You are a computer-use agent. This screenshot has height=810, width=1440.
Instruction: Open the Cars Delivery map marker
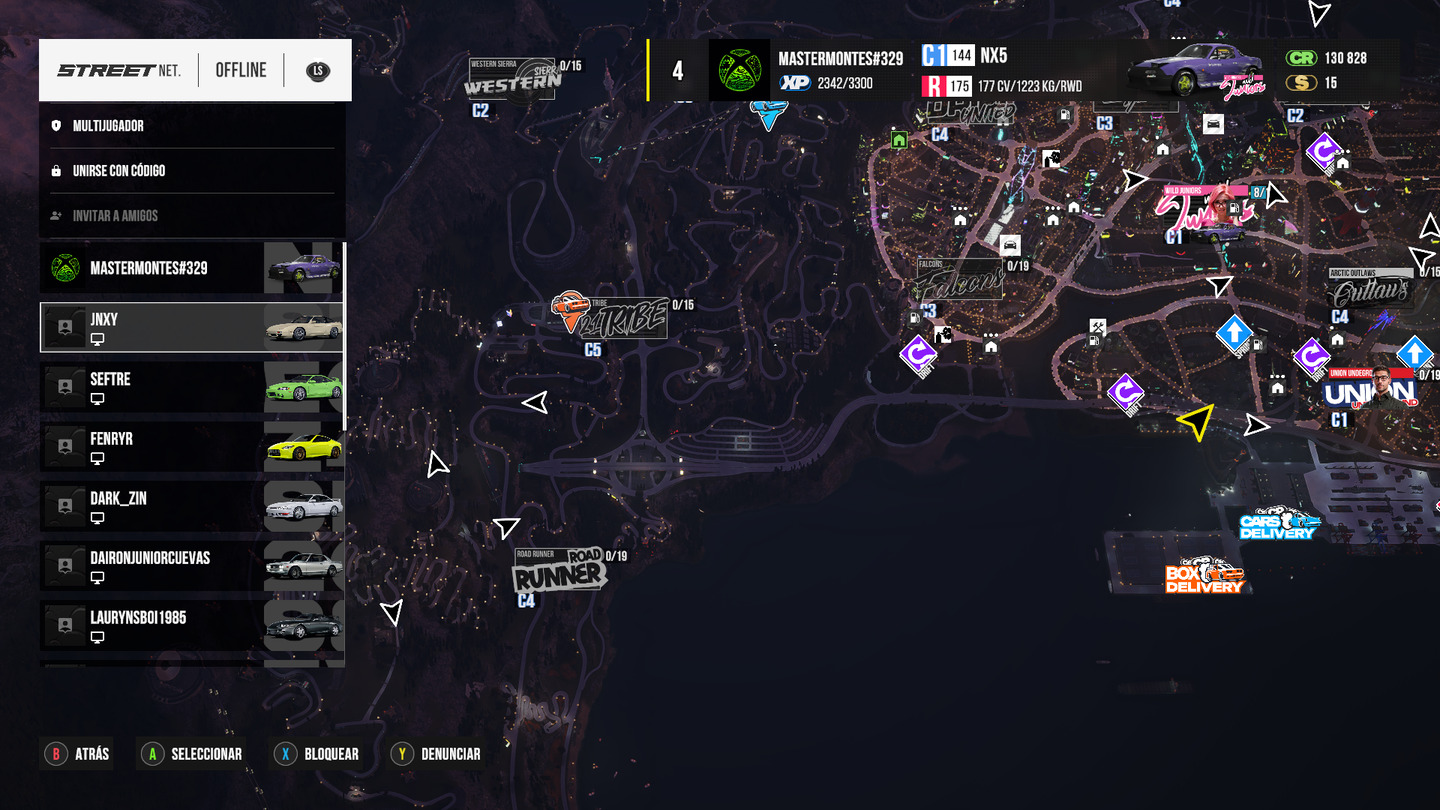pos(1279,524)
